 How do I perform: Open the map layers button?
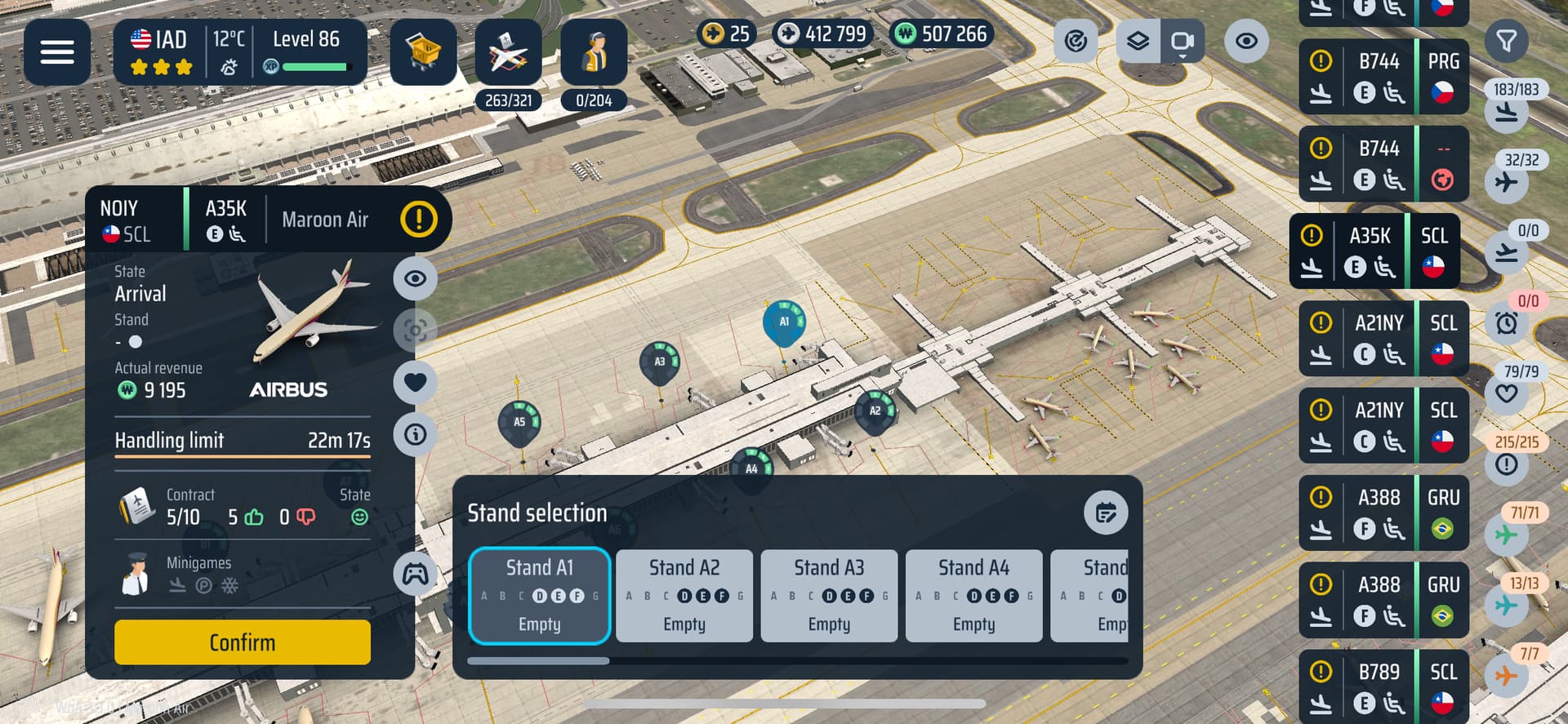coord(1138,41)
